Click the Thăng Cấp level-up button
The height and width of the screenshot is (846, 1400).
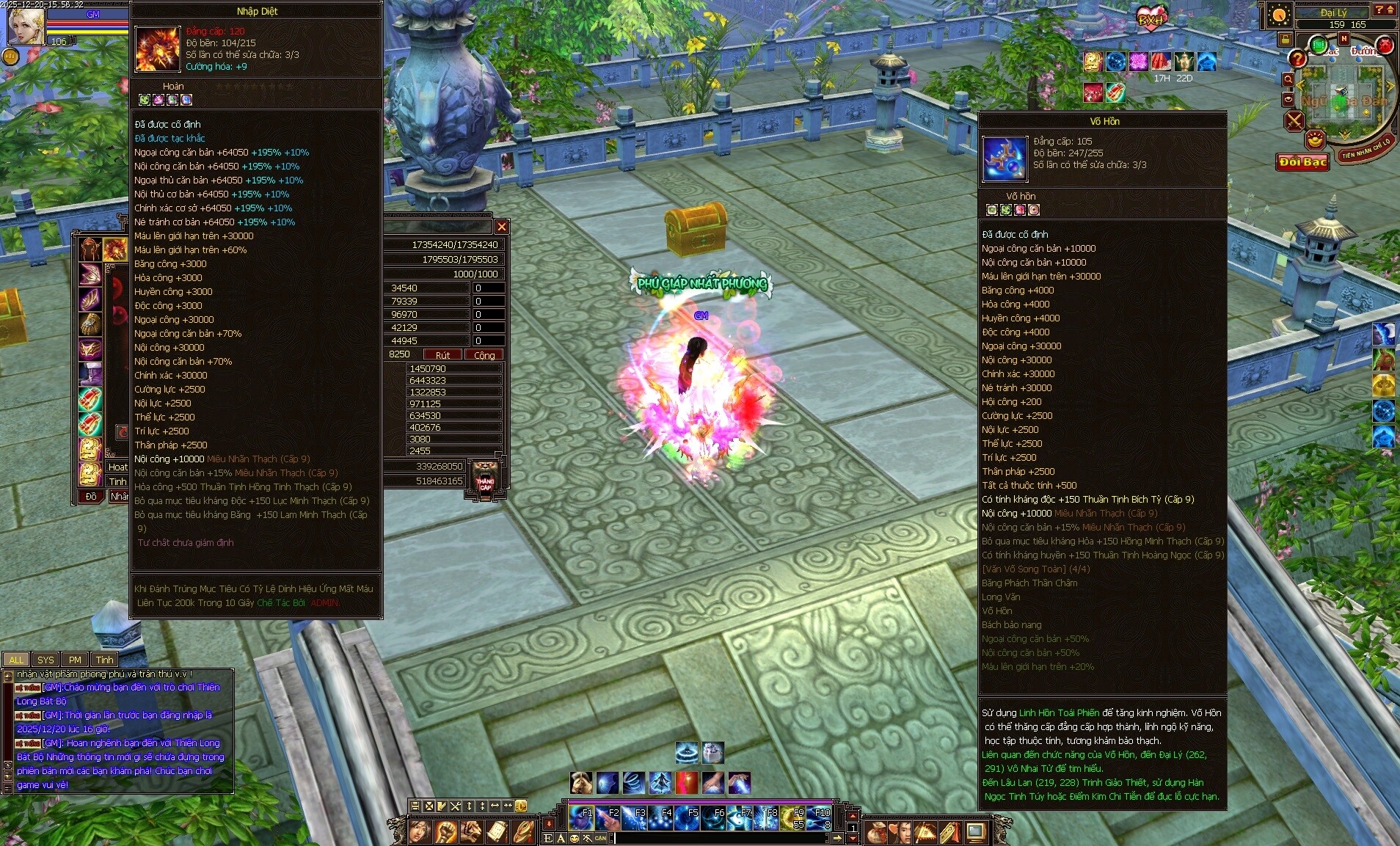(485, 479)
